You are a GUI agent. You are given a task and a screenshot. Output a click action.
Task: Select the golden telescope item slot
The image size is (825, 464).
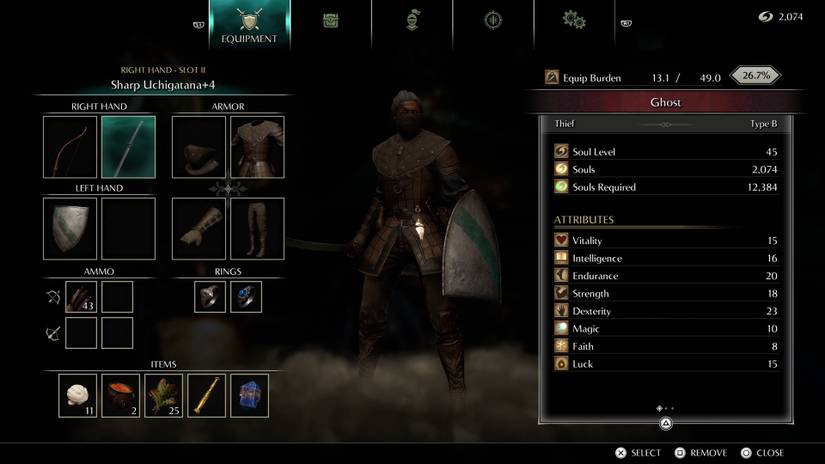(207, 395)
